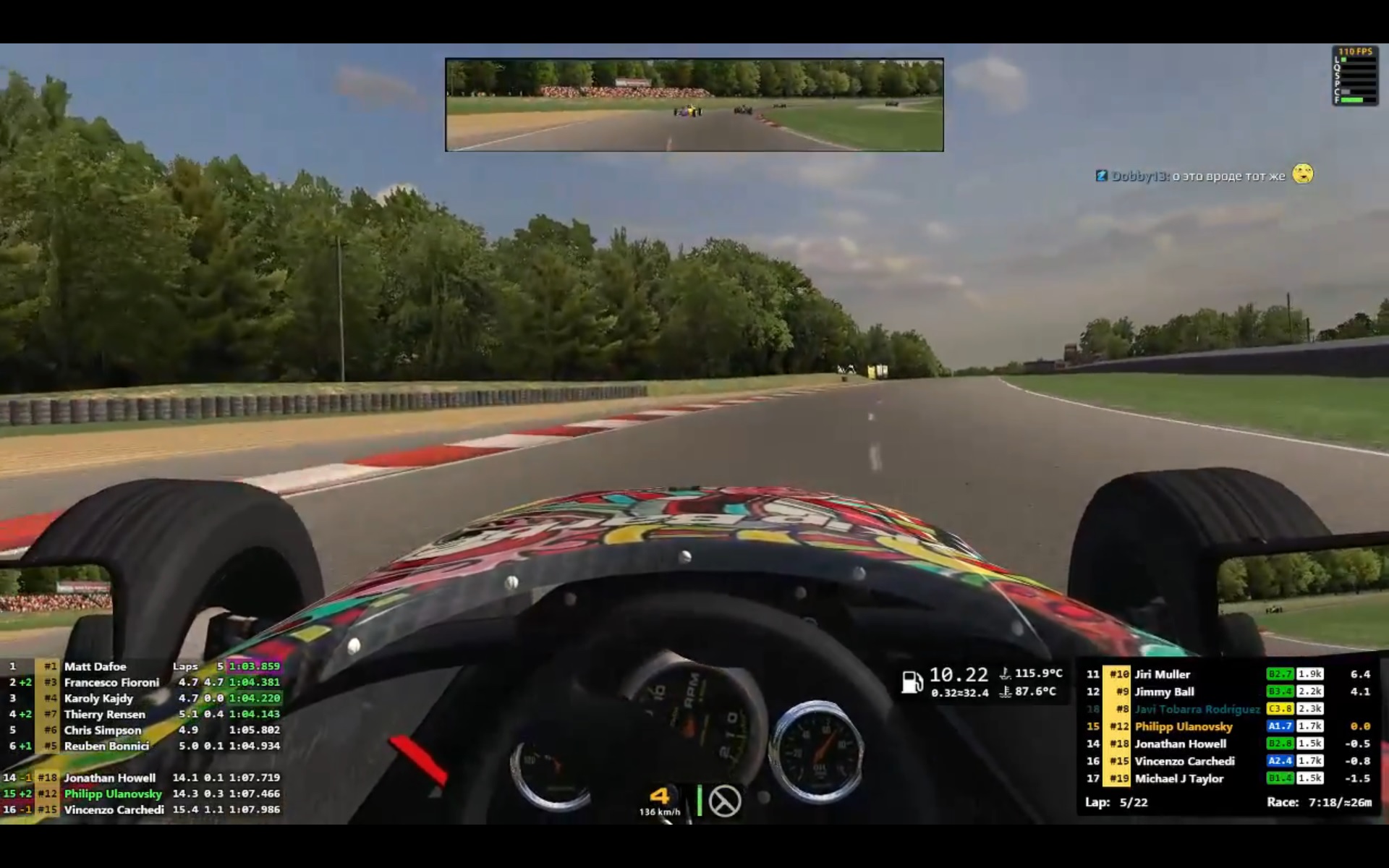
Task: Select Jiri Muller in the relative list
Action: (x=1162, y=674)
